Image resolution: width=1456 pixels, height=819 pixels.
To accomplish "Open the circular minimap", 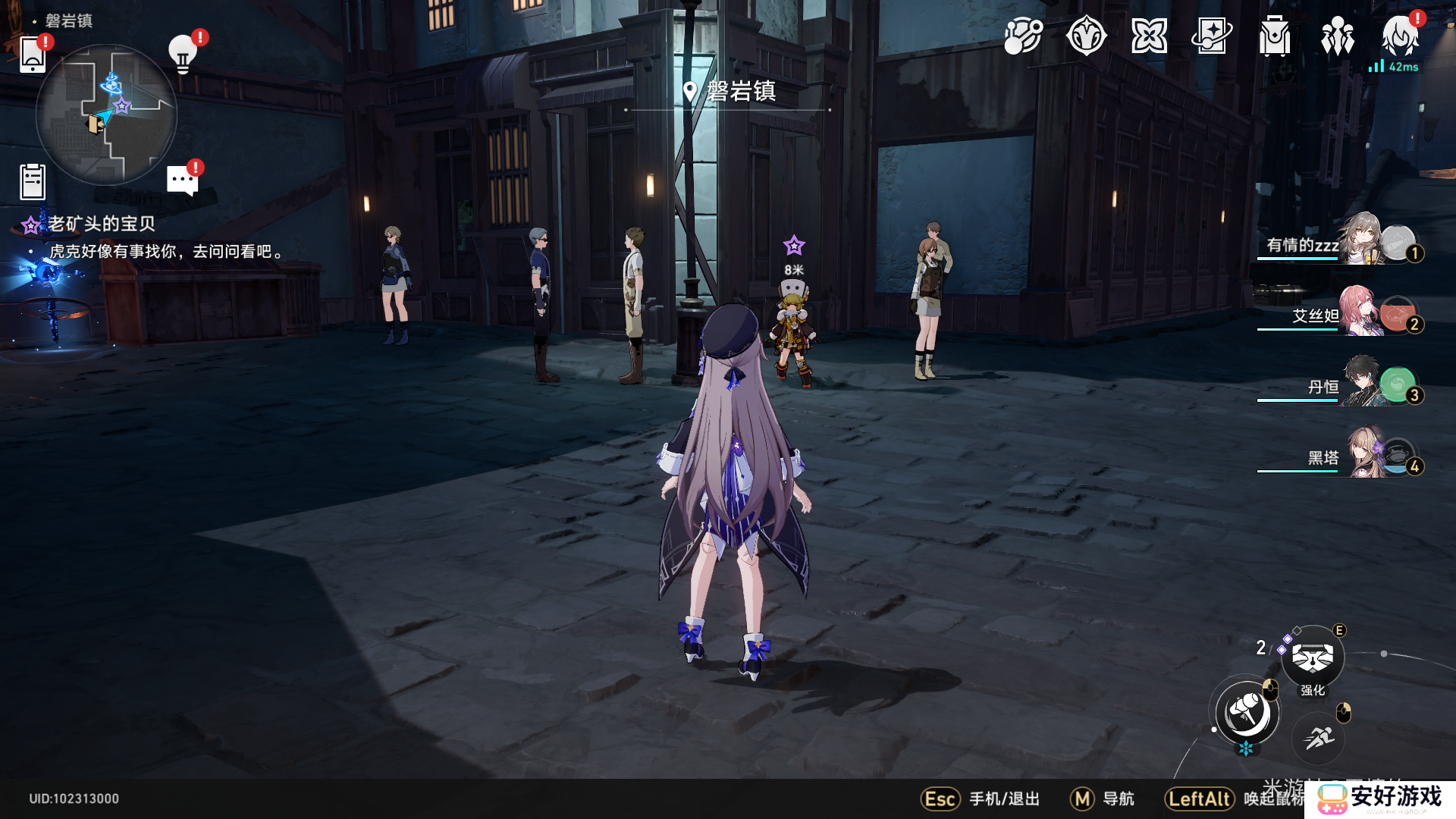I will click(106, 115).
